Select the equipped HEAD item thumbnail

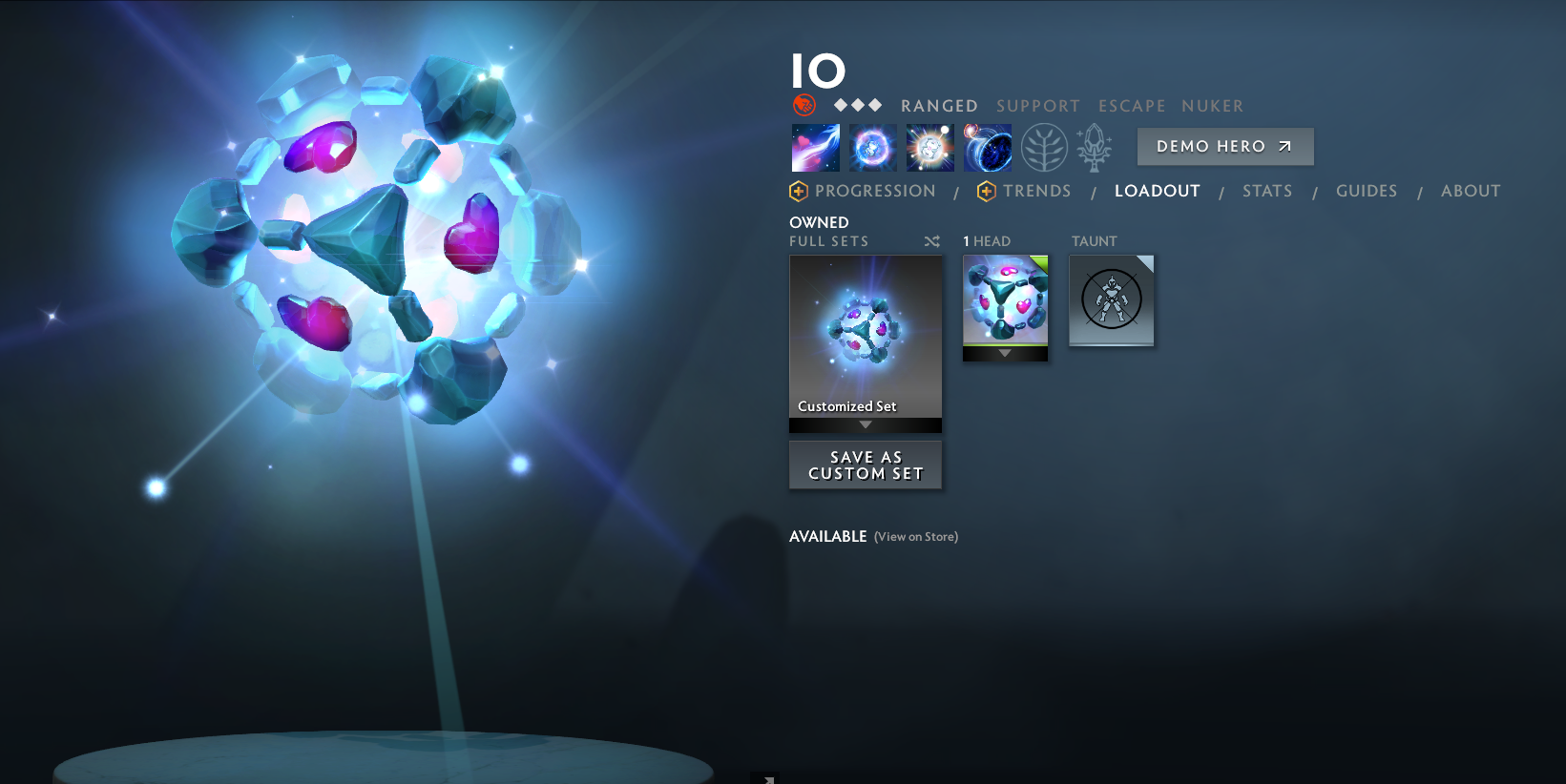pos(1004,300)
